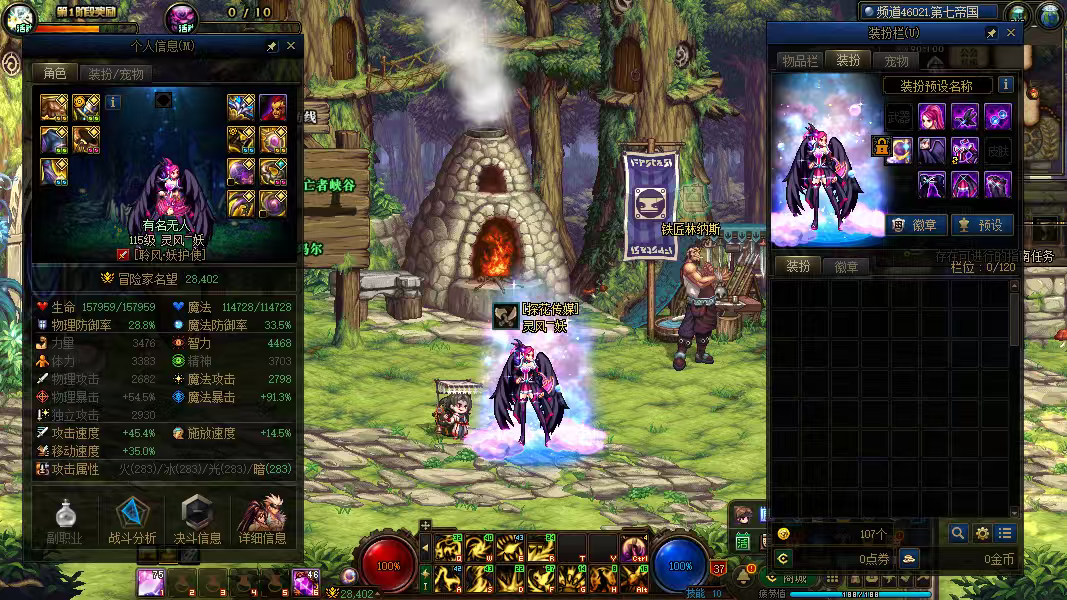
Task: Select the pink-haired hair avatar slot
Action: pos(932,116)
